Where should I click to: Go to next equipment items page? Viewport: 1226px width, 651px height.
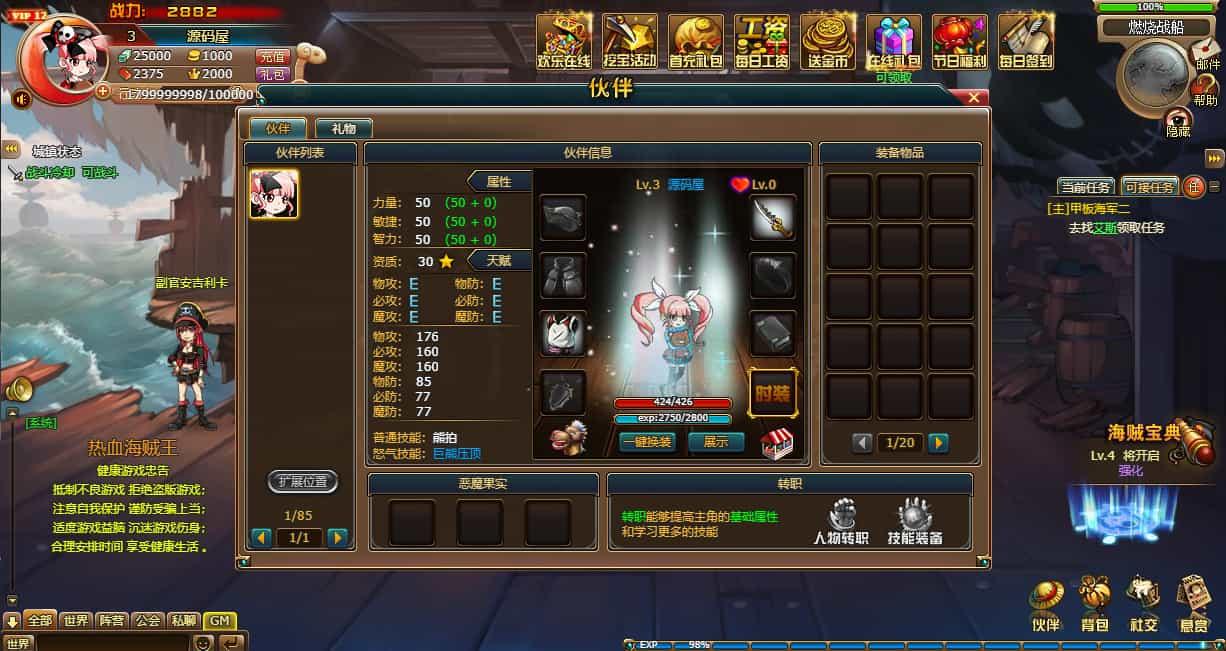coord(938,442)
